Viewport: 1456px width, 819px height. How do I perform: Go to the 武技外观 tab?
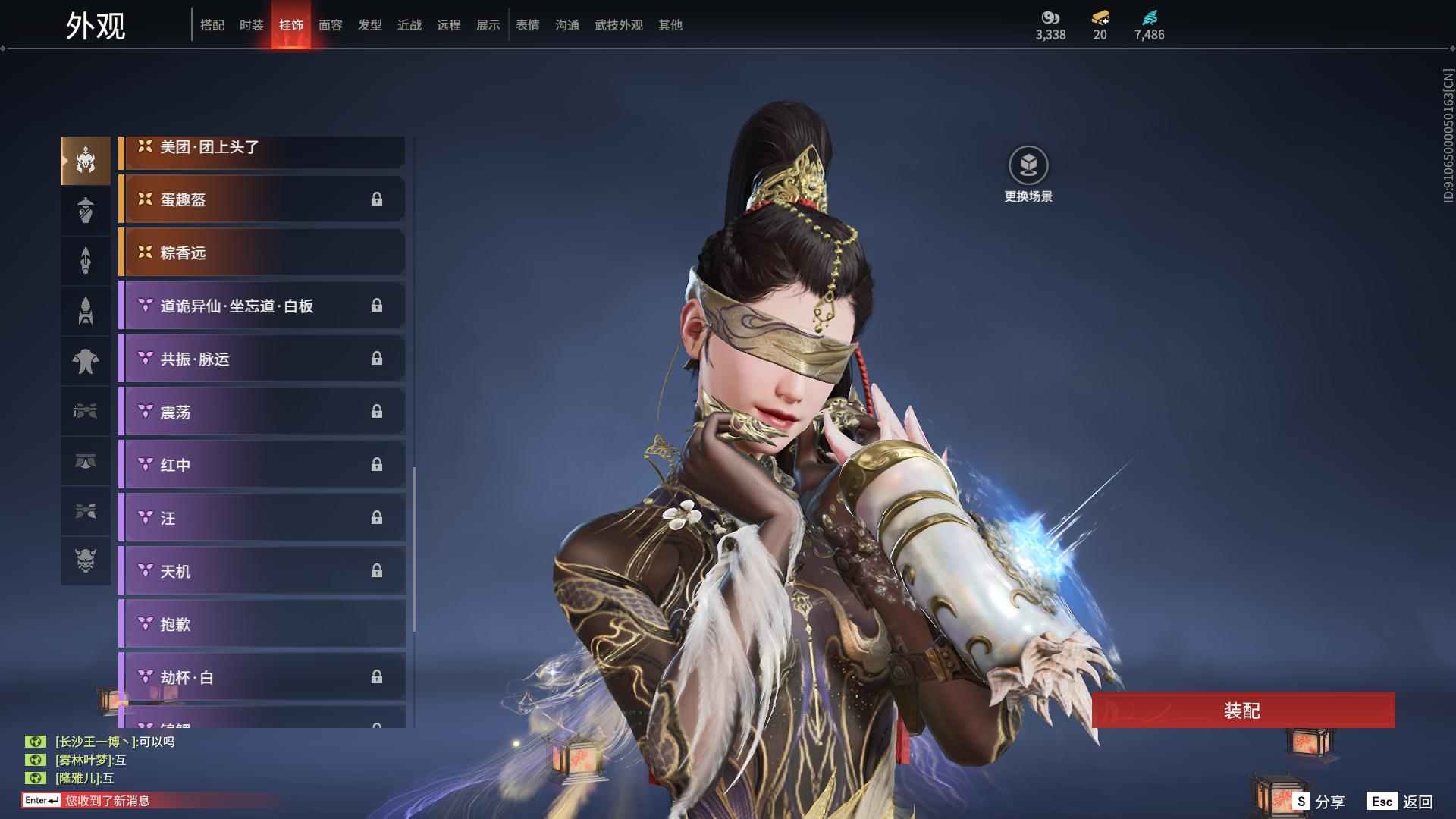tap(618, 25)
